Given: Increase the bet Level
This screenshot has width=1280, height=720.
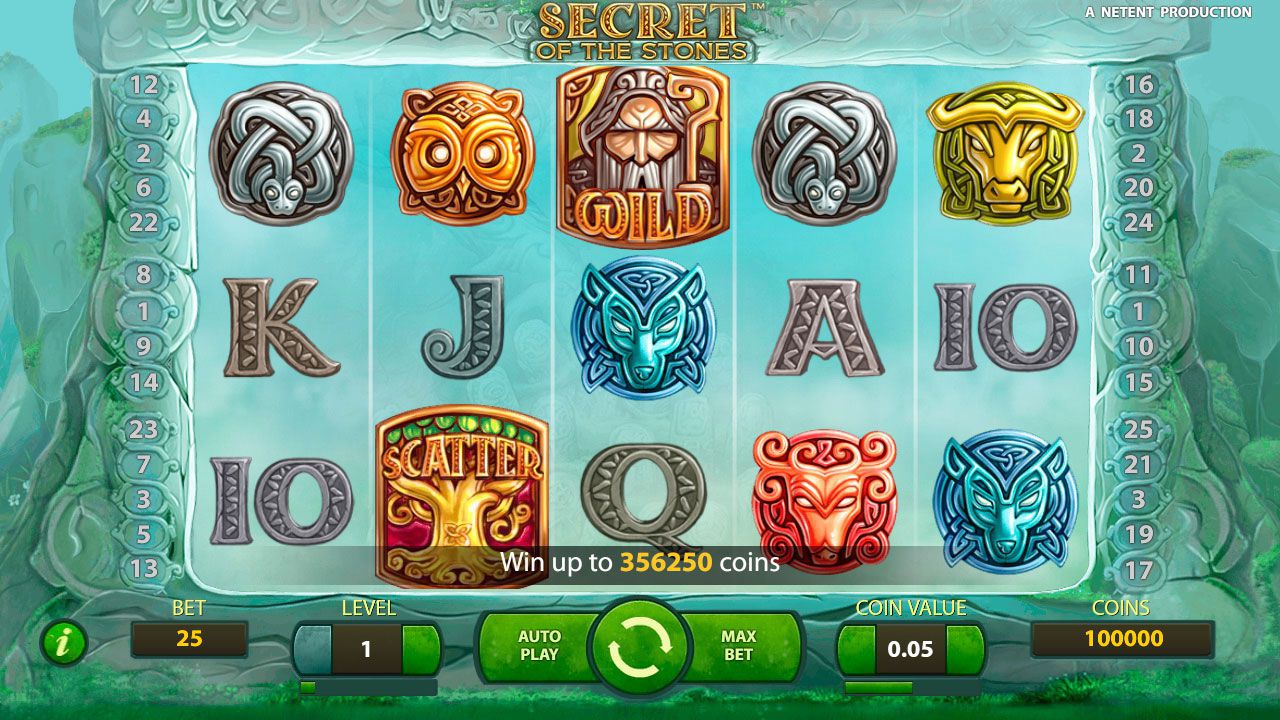Looking at the screenshot, I should pyautogui.click(x=421, y=649).
